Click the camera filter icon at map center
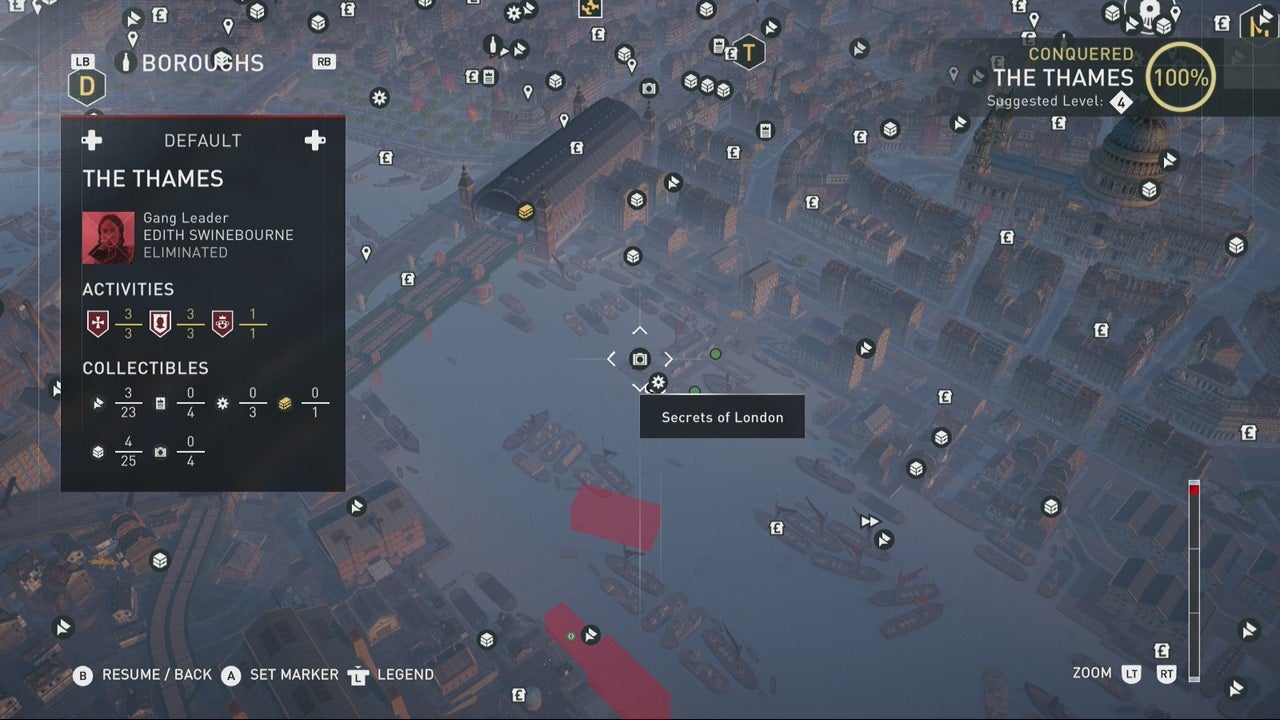The image size is (1280, 720). tap(640, 358)
